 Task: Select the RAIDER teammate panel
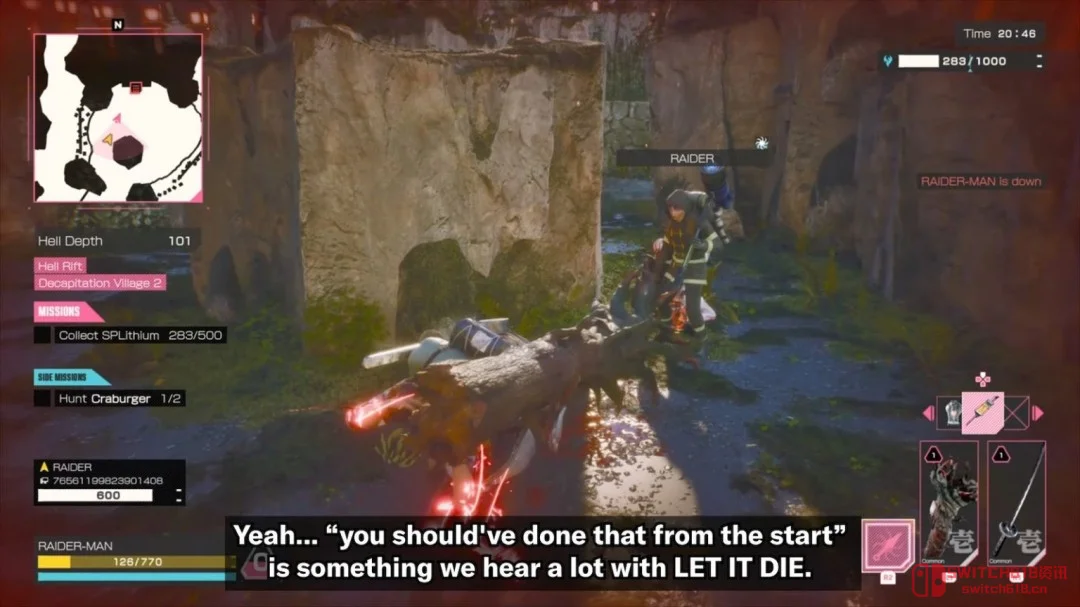click(x=109, y=482)
